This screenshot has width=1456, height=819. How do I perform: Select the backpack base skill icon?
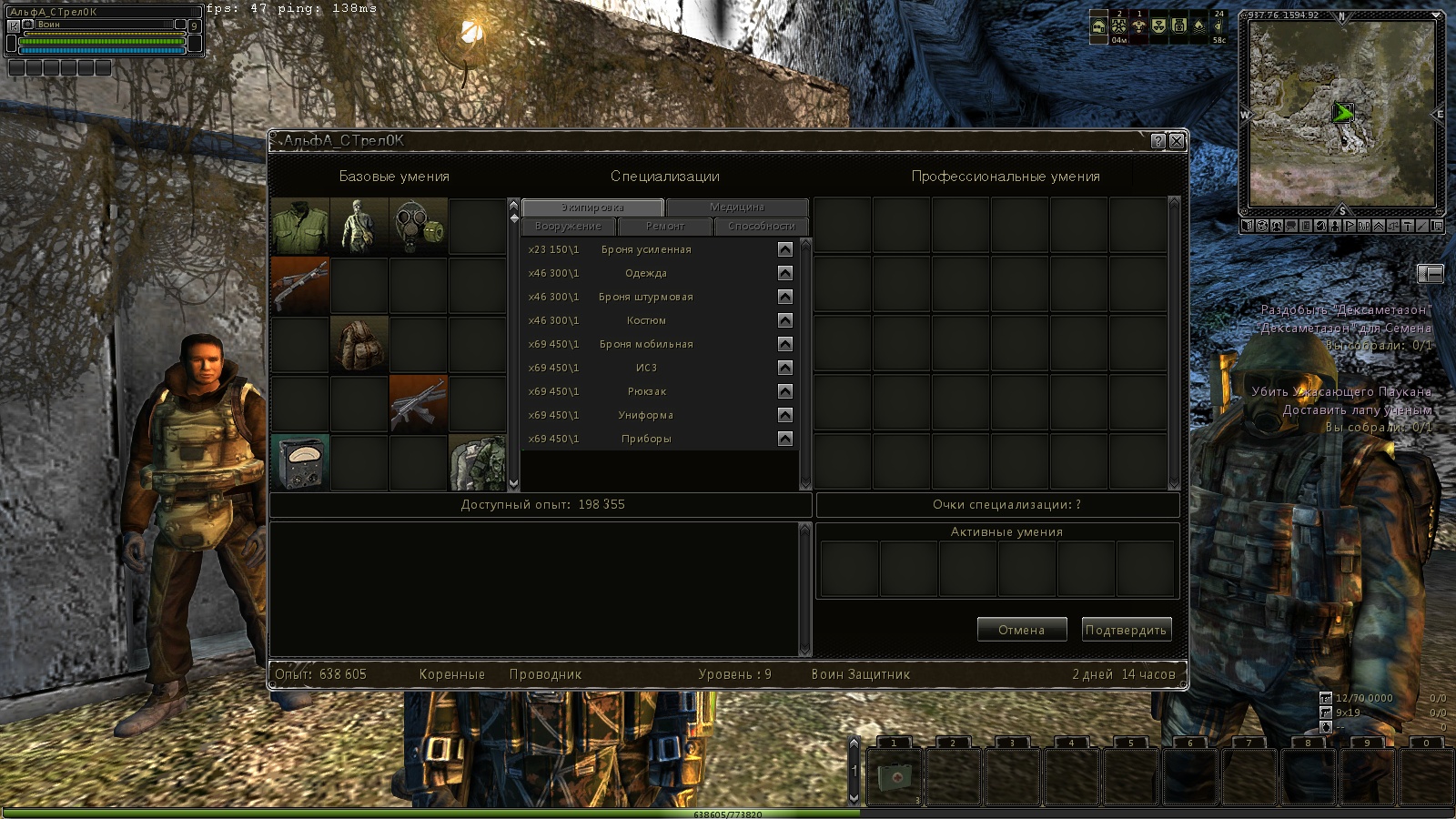(359, 344)
